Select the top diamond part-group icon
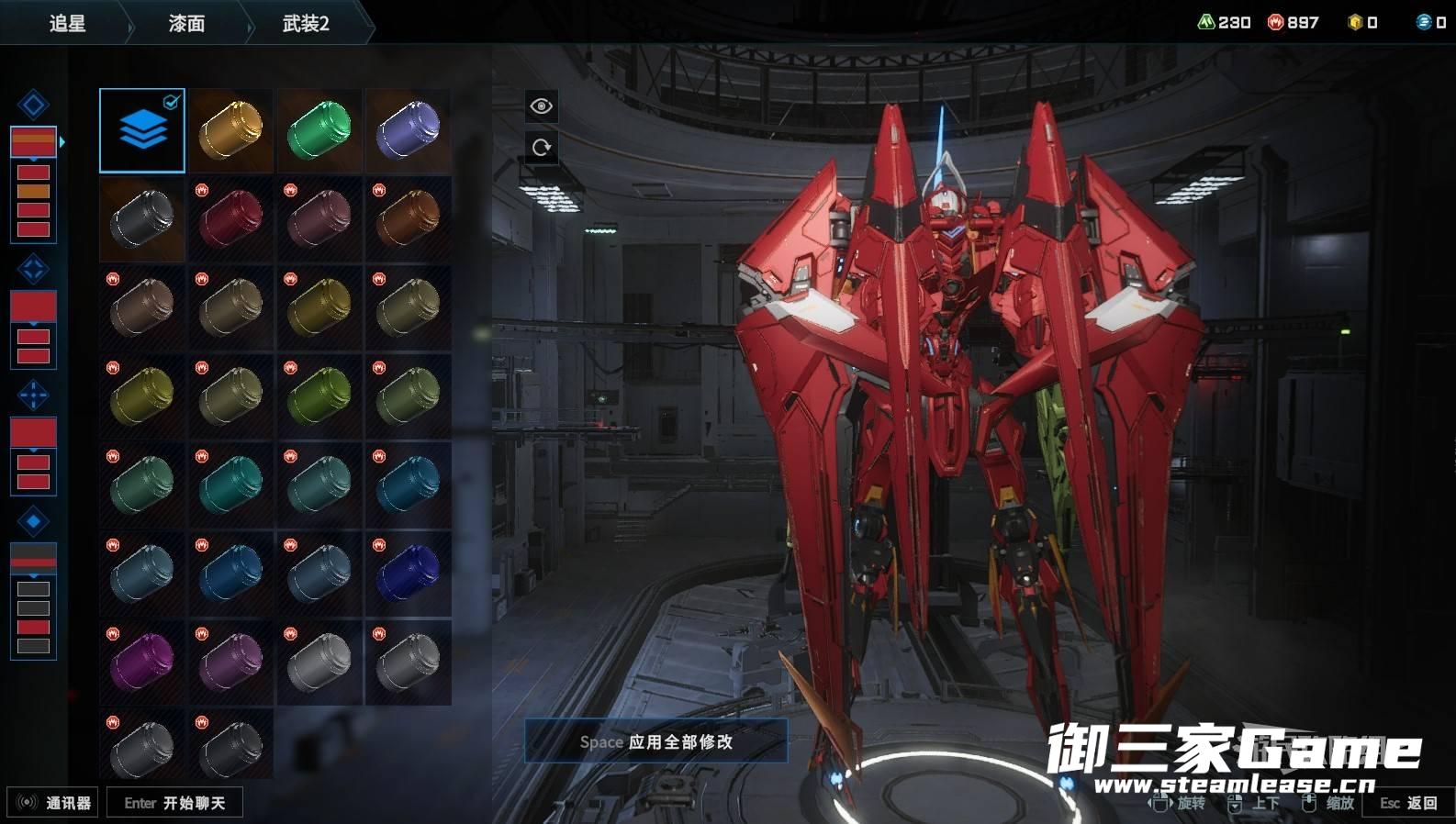The image size is (1456, 824). [33, 105]
